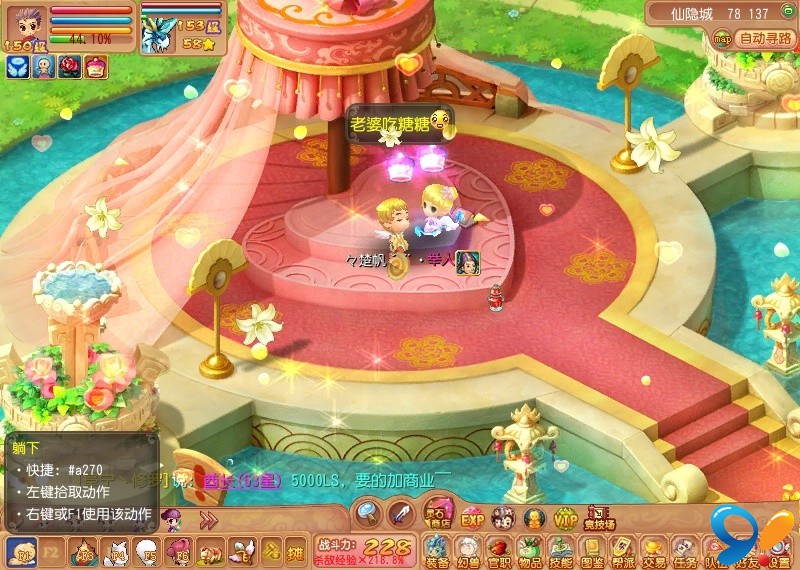Open the 图鉴 codex book
The width and height of the screenshot is (800, 570).
pyautogui.click(x=592, y=550)
